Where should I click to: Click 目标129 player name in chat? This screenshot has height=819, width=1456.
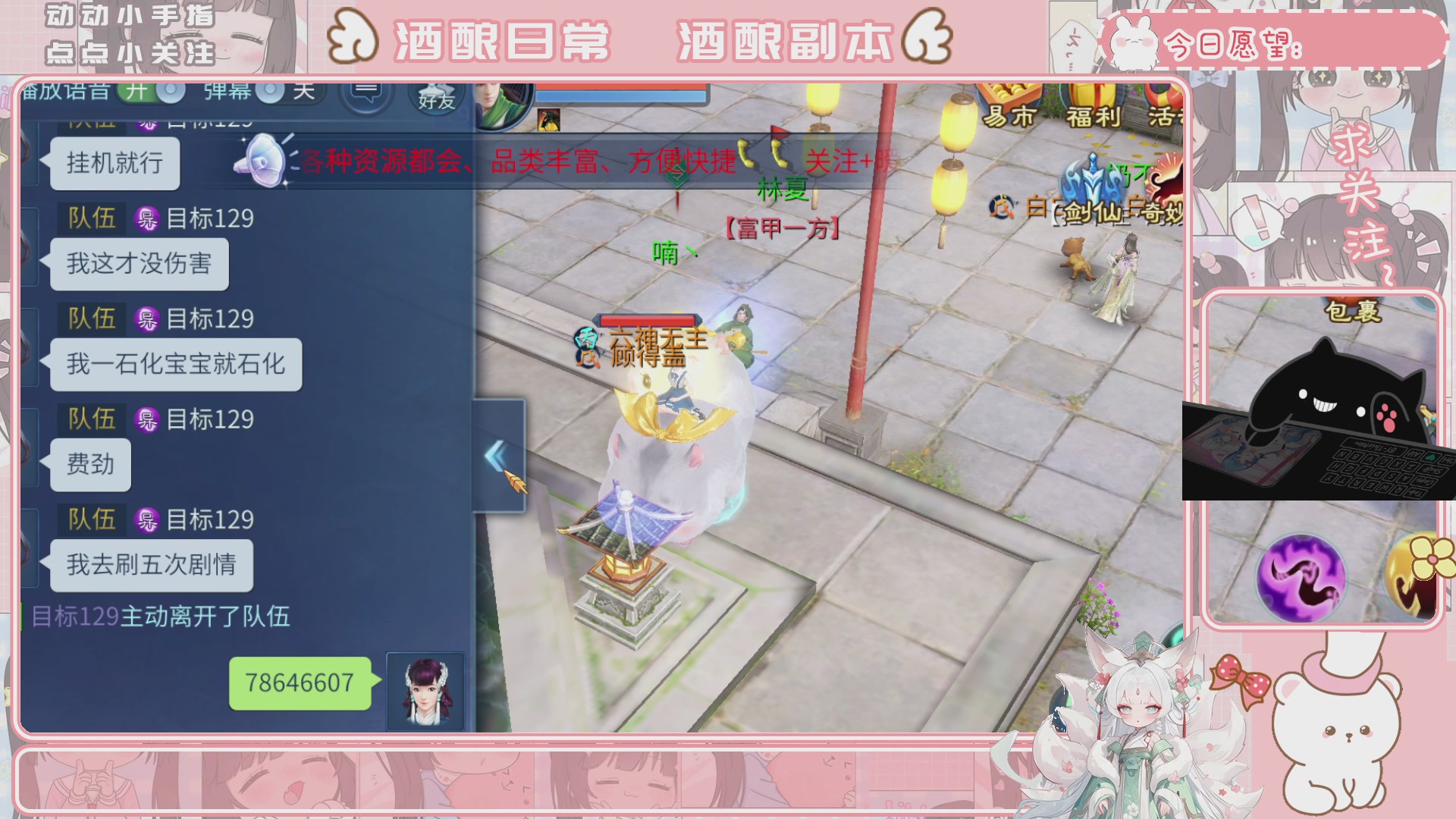tap(209, 219)
